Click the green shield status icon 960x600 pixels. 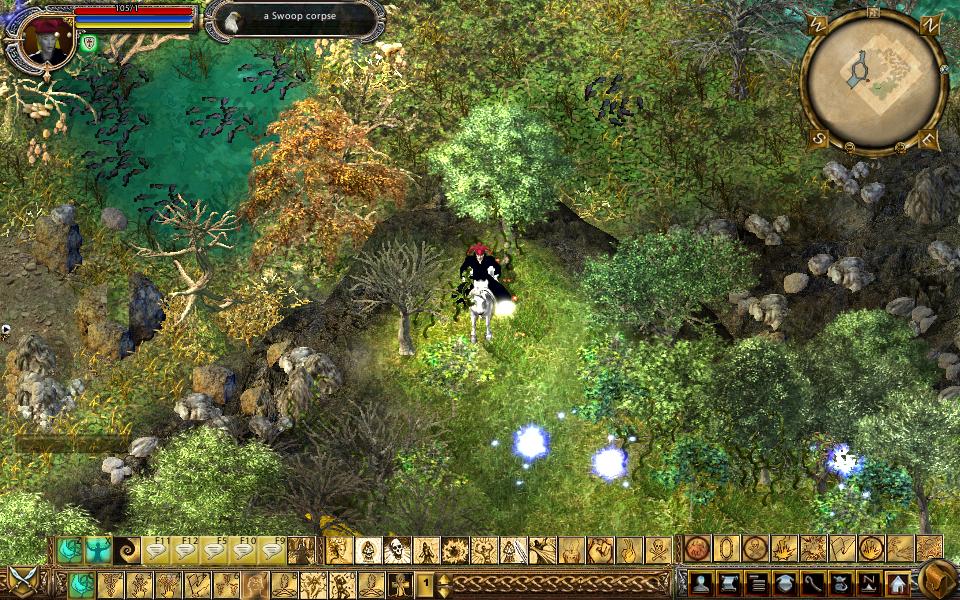pyautogui.click(x=89, y=42)
